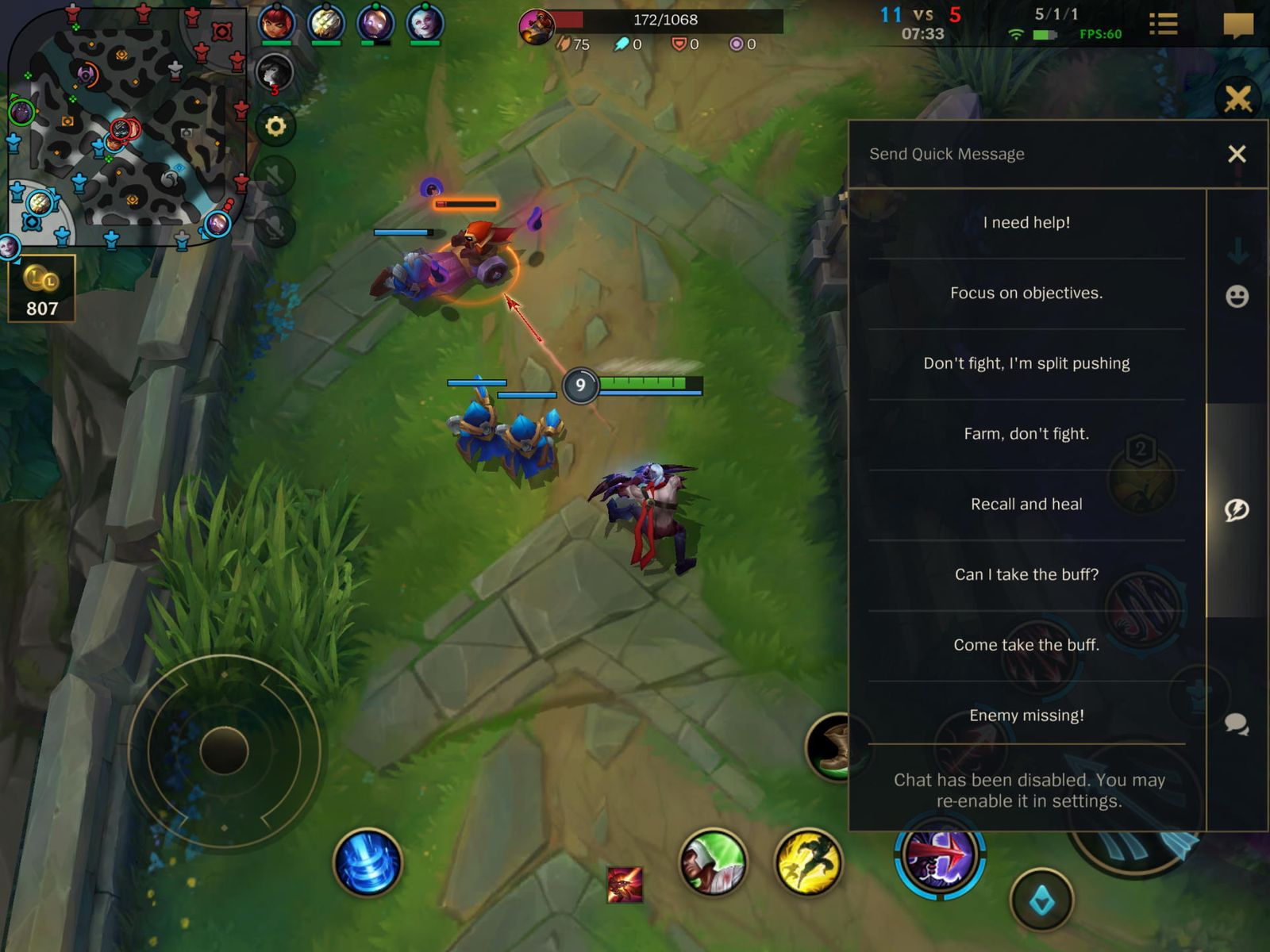Select 'Don't fight, I'm split pushing'
Viewport: 1270px width, 952px height.
pos(1026,363)
